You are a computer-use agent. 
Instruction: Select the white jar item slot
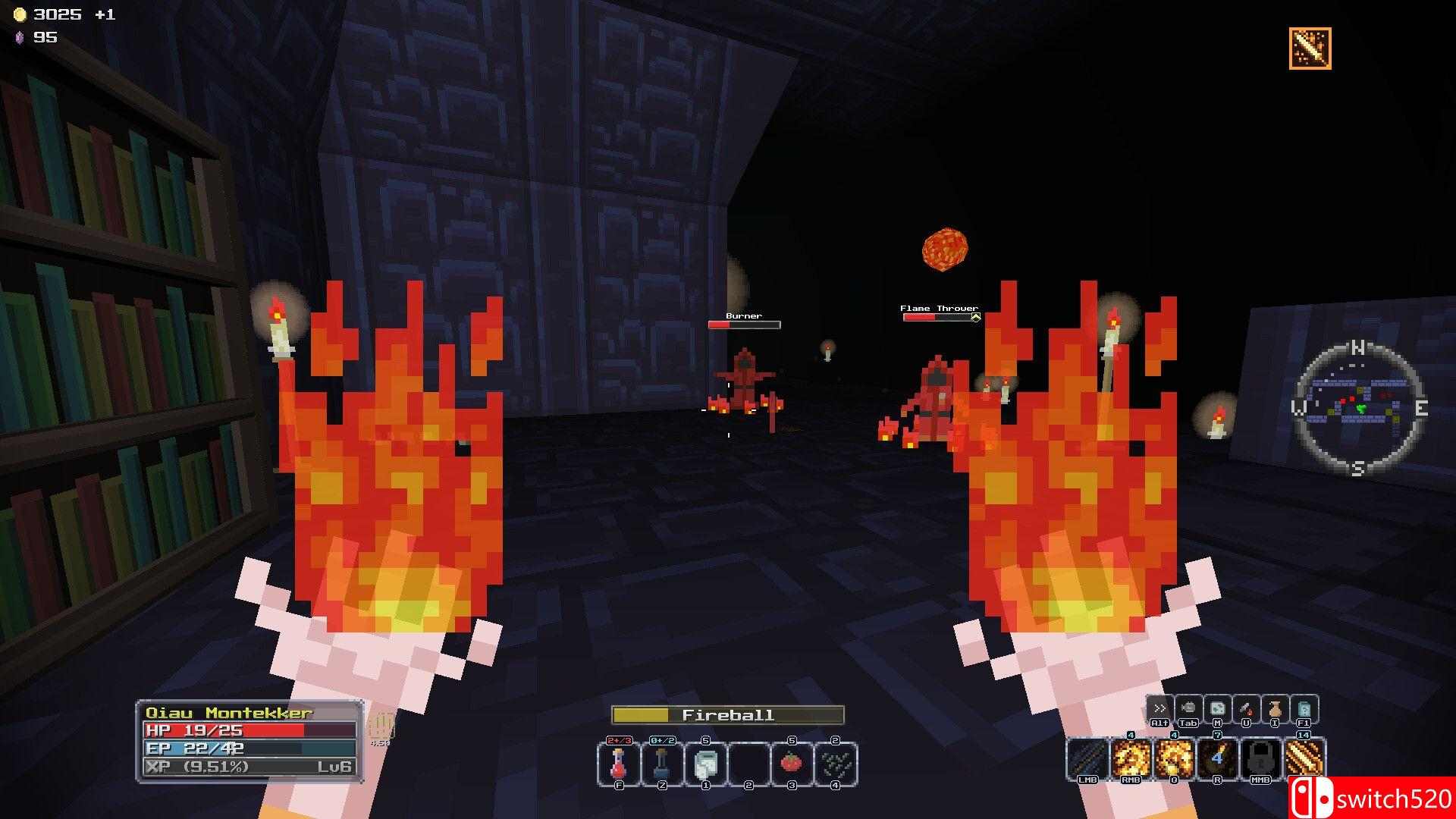click(x=705, y=763)
